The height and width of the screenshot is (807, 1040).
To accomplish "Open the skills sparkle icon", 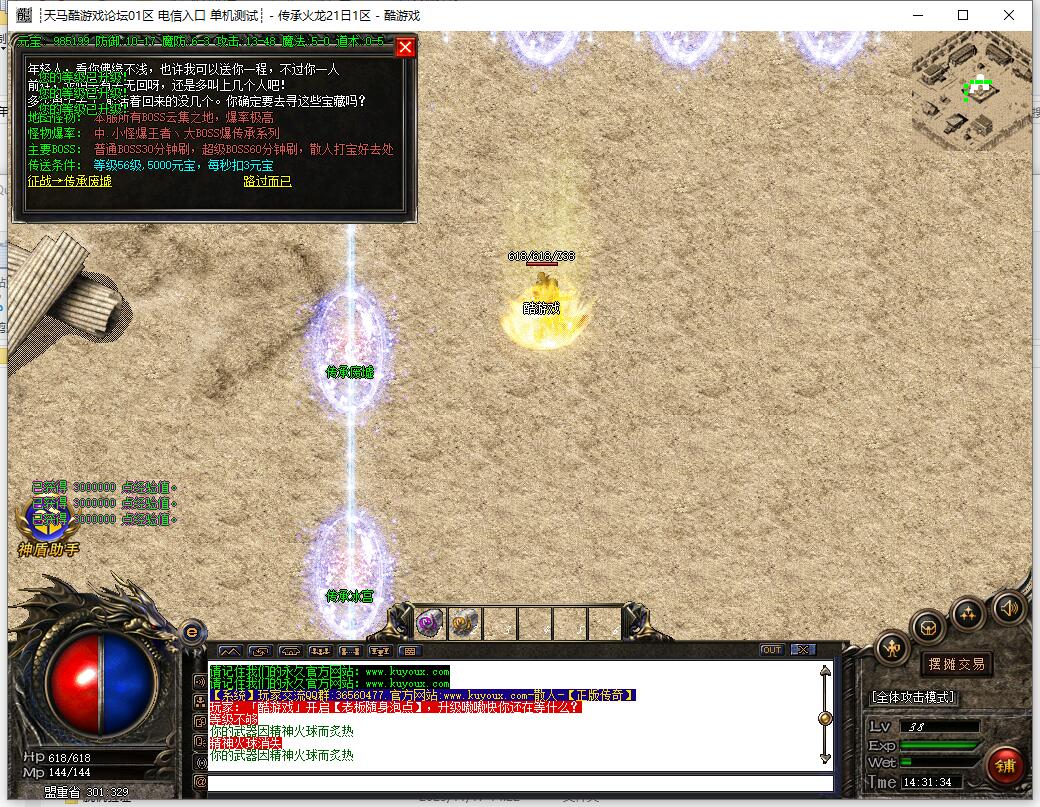I will tap(967, 612).
